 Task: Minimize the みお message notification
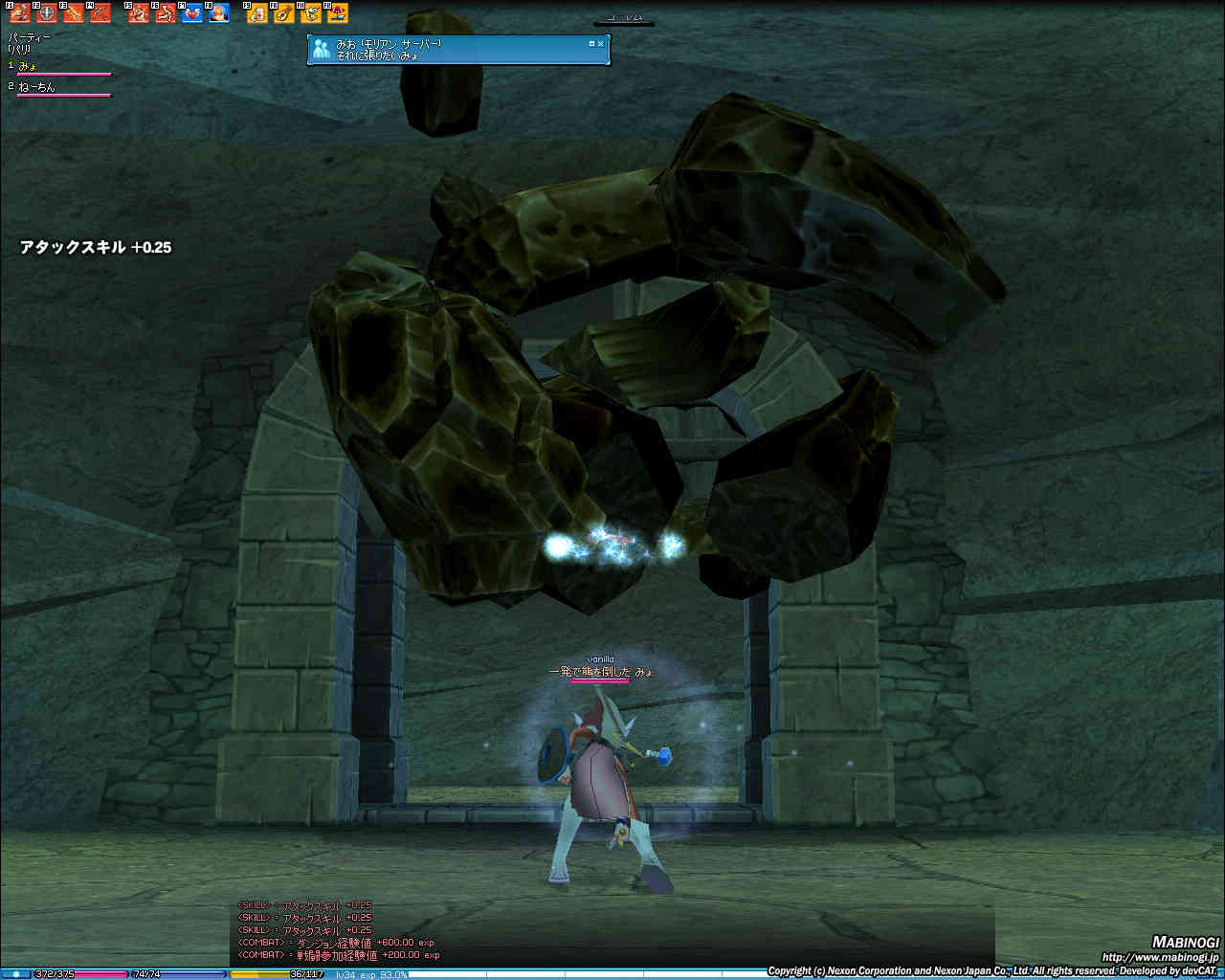tap(591, 43)
